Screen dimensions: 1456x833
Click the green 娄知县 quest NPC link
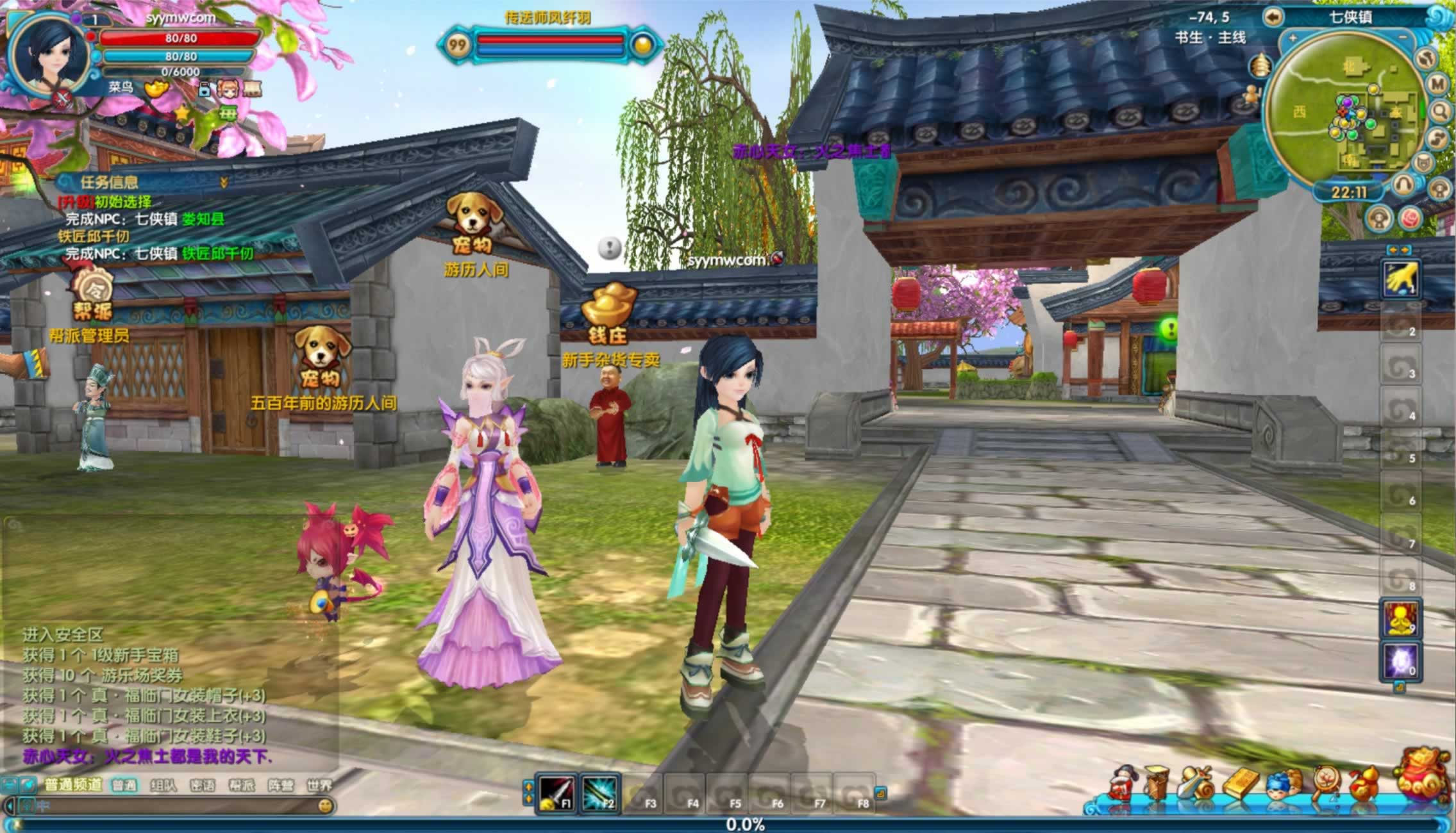pos(203,219)
